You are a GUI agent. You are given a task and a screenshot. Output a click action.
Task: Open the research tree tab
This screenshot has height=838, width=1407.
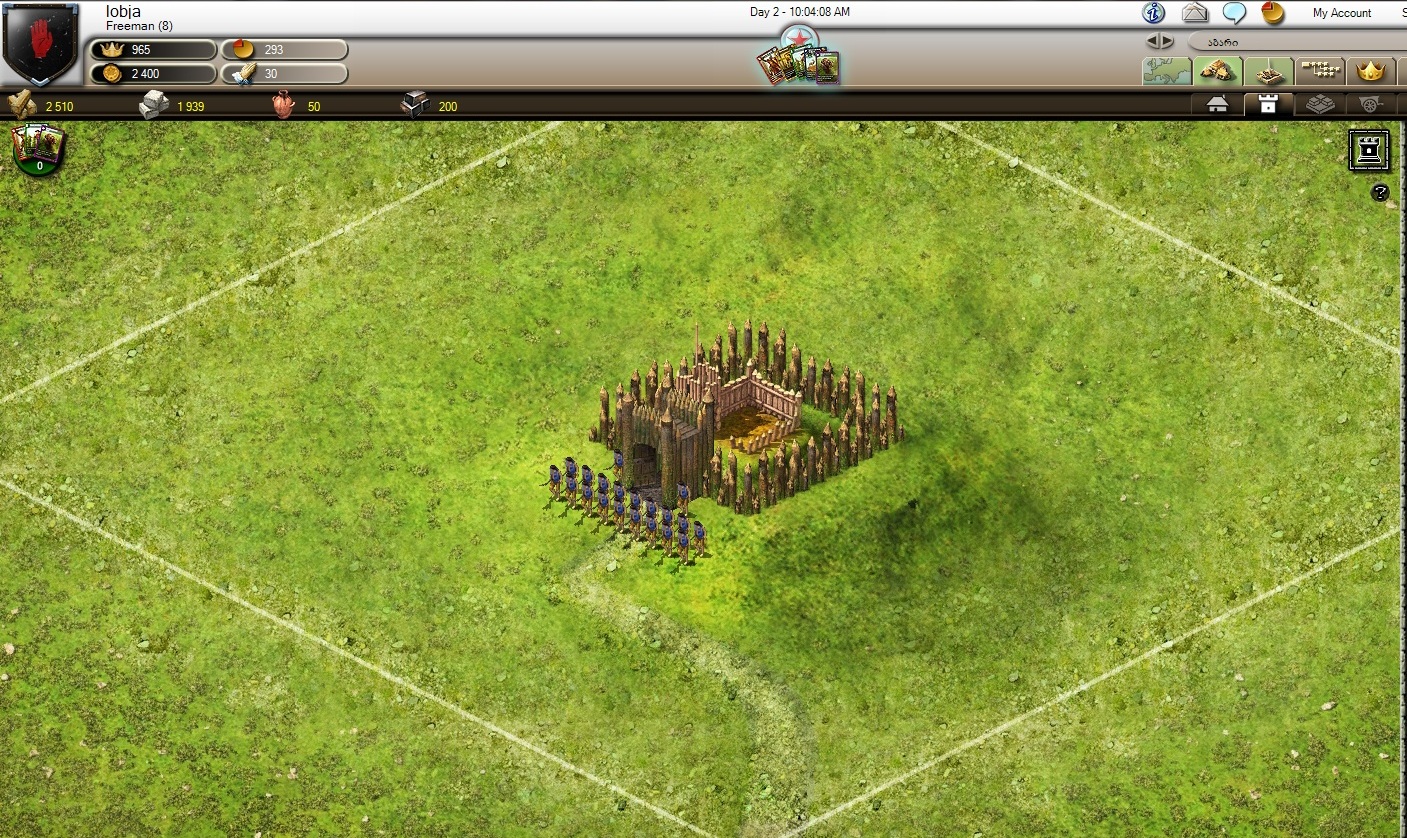[1320, 71]
